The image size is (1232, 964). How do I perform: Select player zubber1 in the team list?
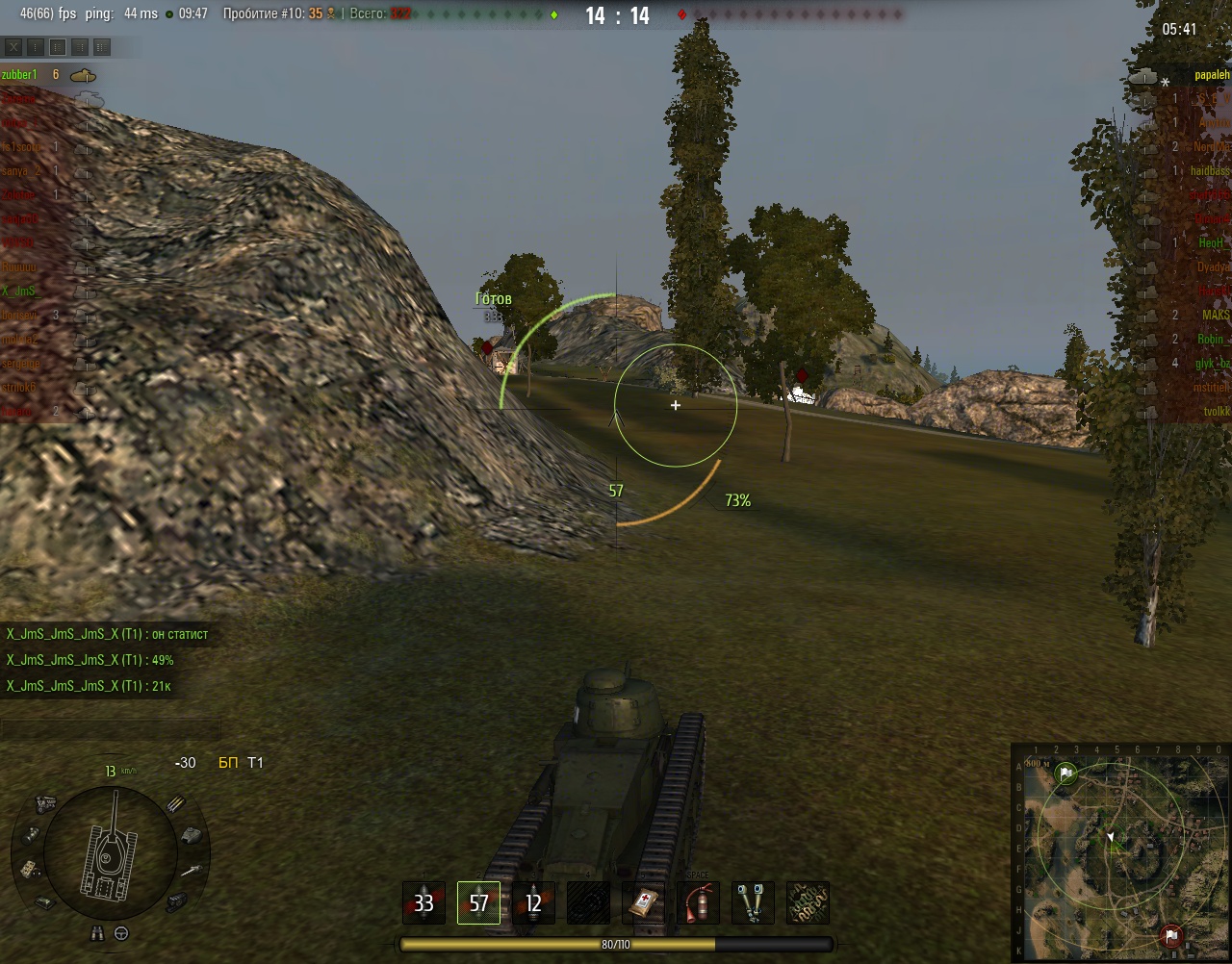pos(19,75)
